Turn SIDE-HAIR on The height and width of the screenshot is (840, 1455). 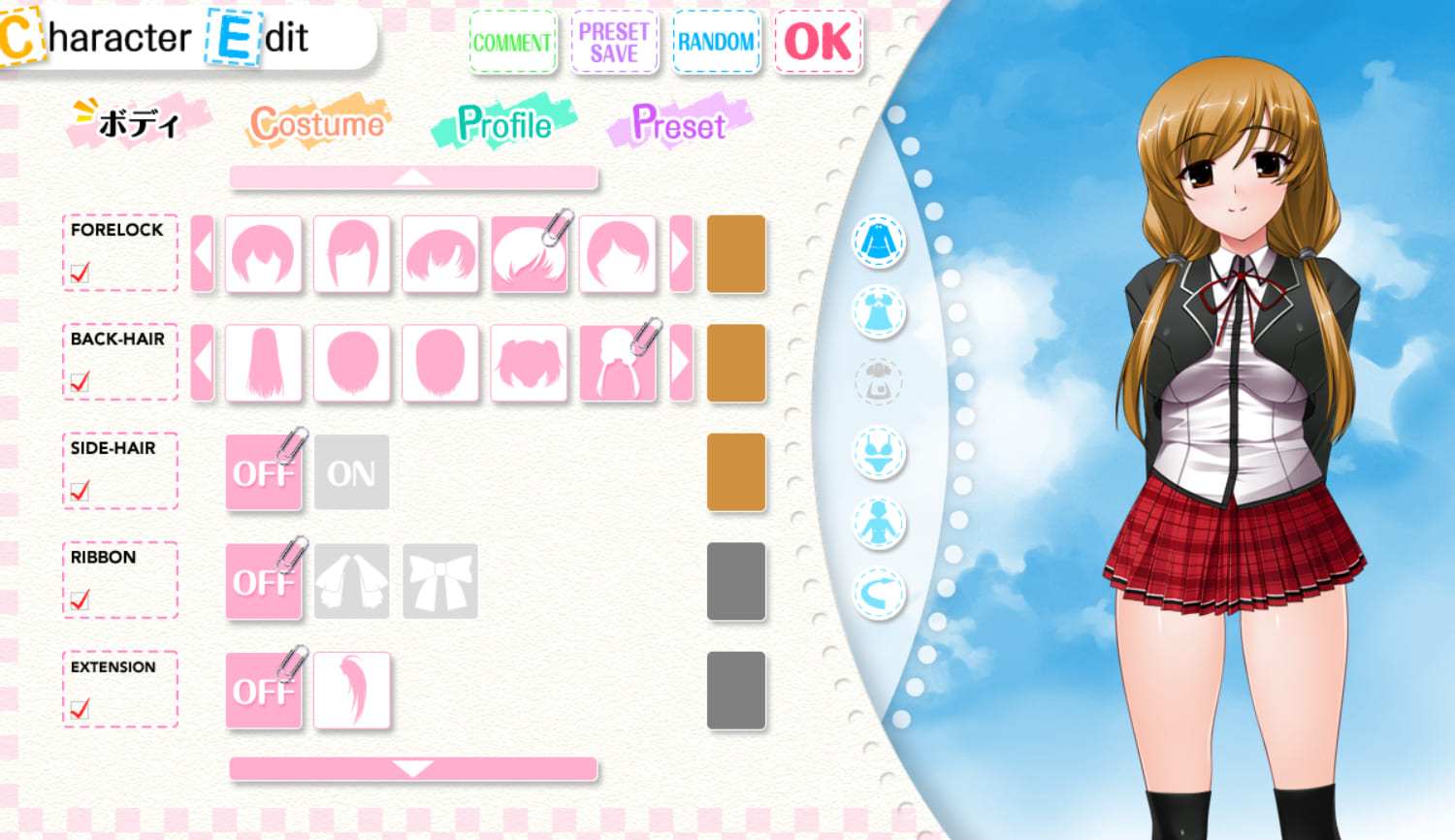[x=351, y=472]
